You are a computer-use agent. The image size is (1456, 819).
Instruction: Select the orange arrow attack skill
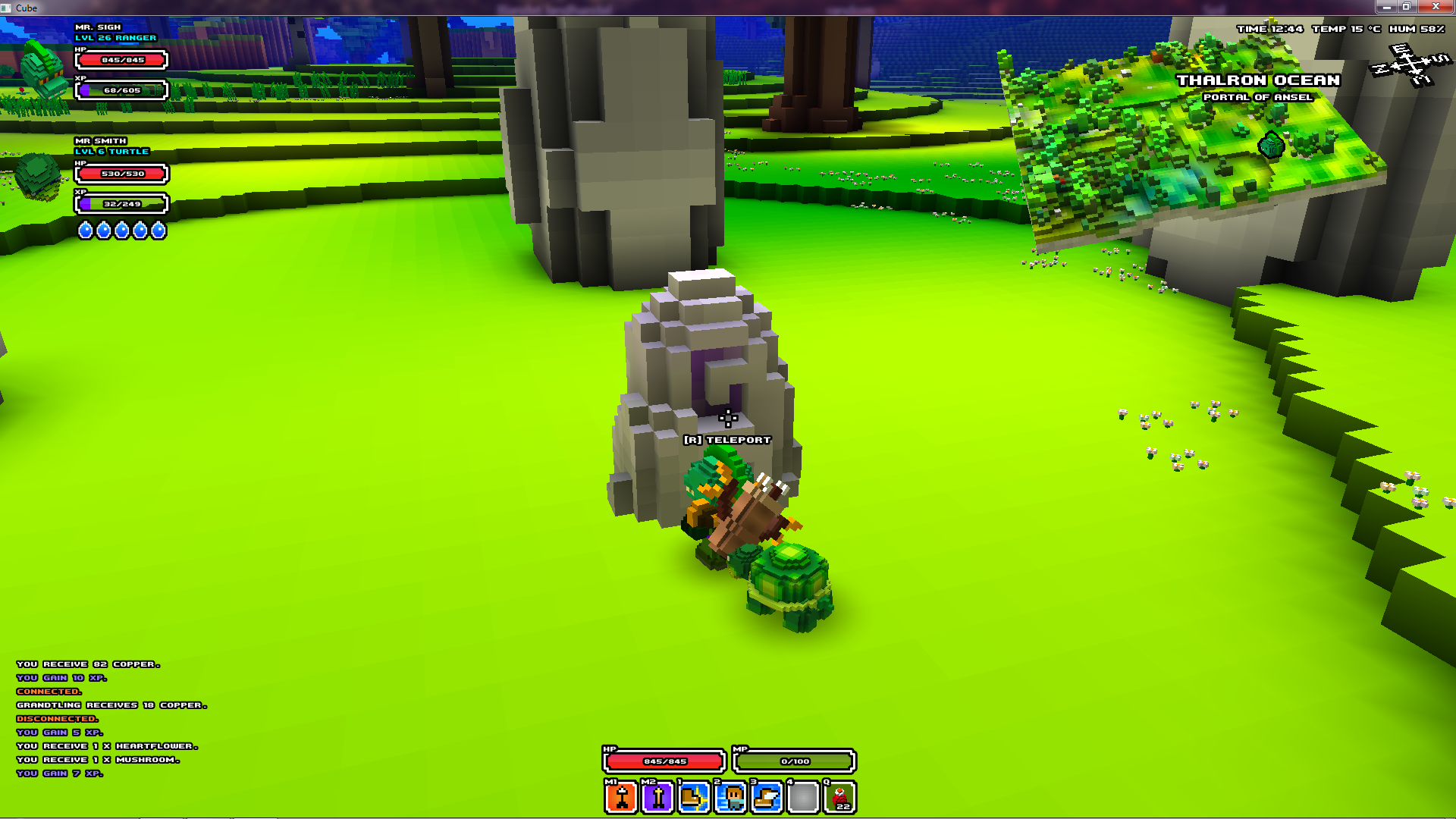click(x=621, y=798)
